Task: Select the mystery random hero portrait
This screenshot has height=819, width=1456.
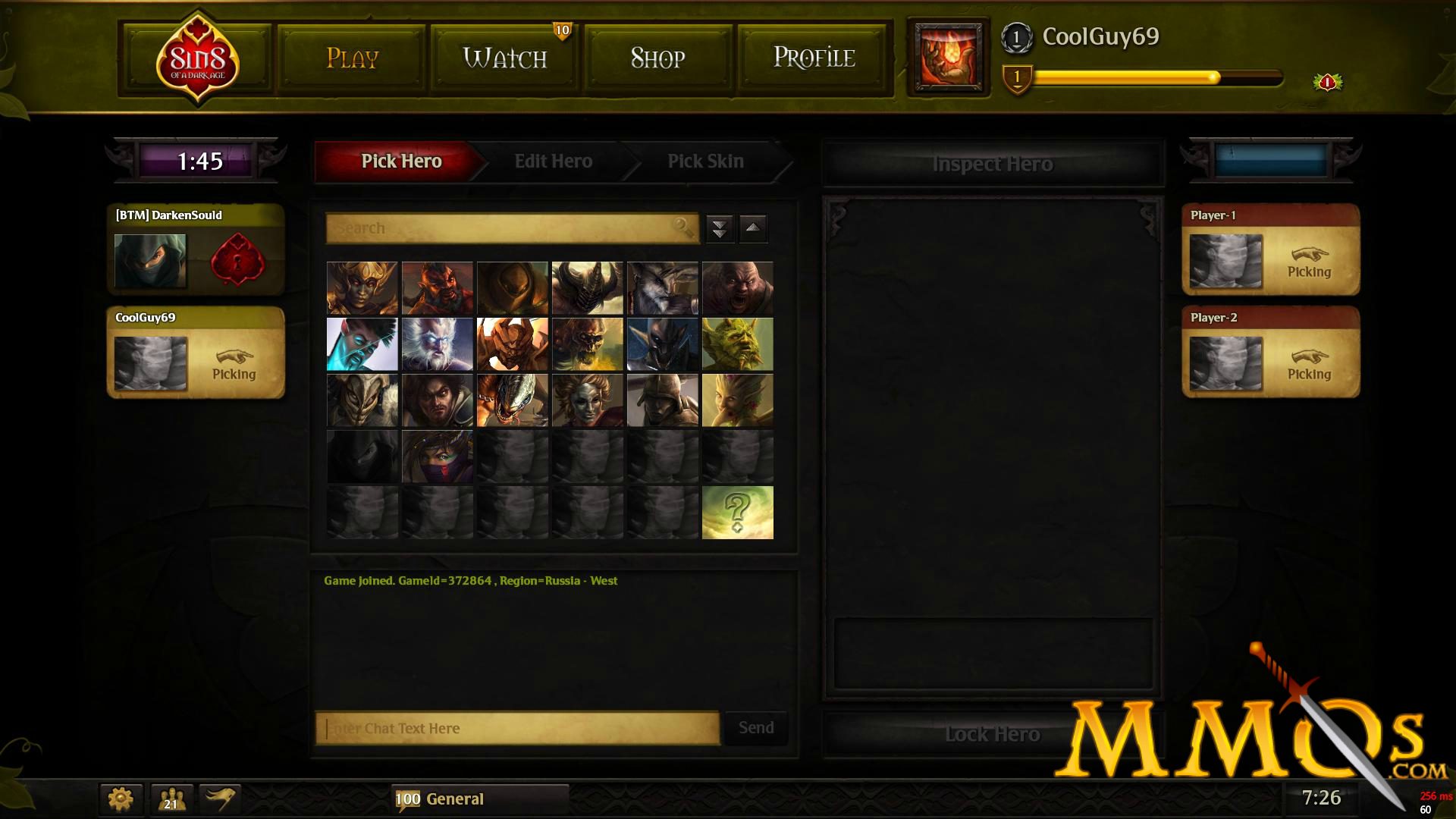Action: (736, 512)
